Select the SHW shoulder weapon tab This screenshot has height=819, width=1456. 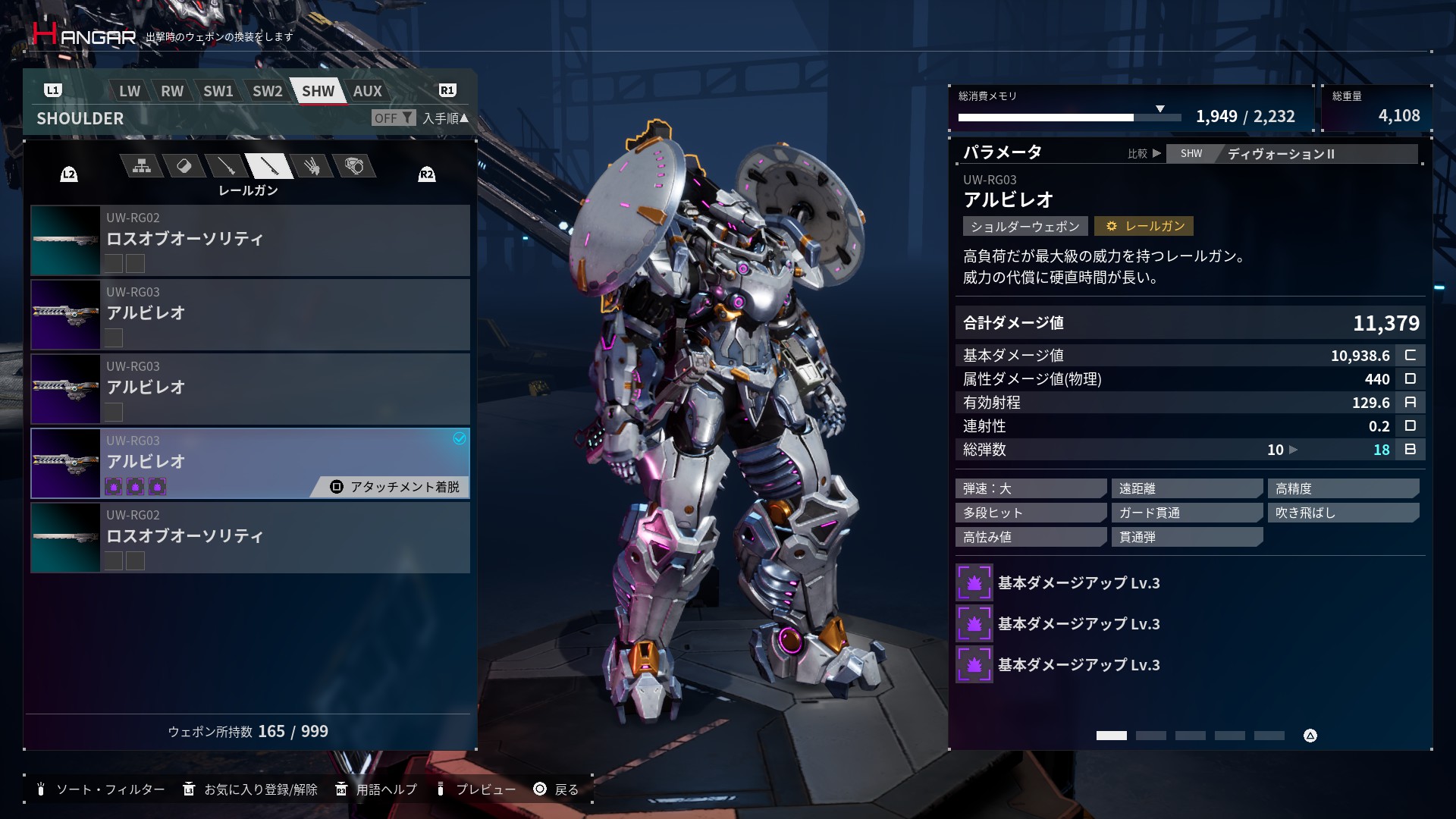point(318,91)
